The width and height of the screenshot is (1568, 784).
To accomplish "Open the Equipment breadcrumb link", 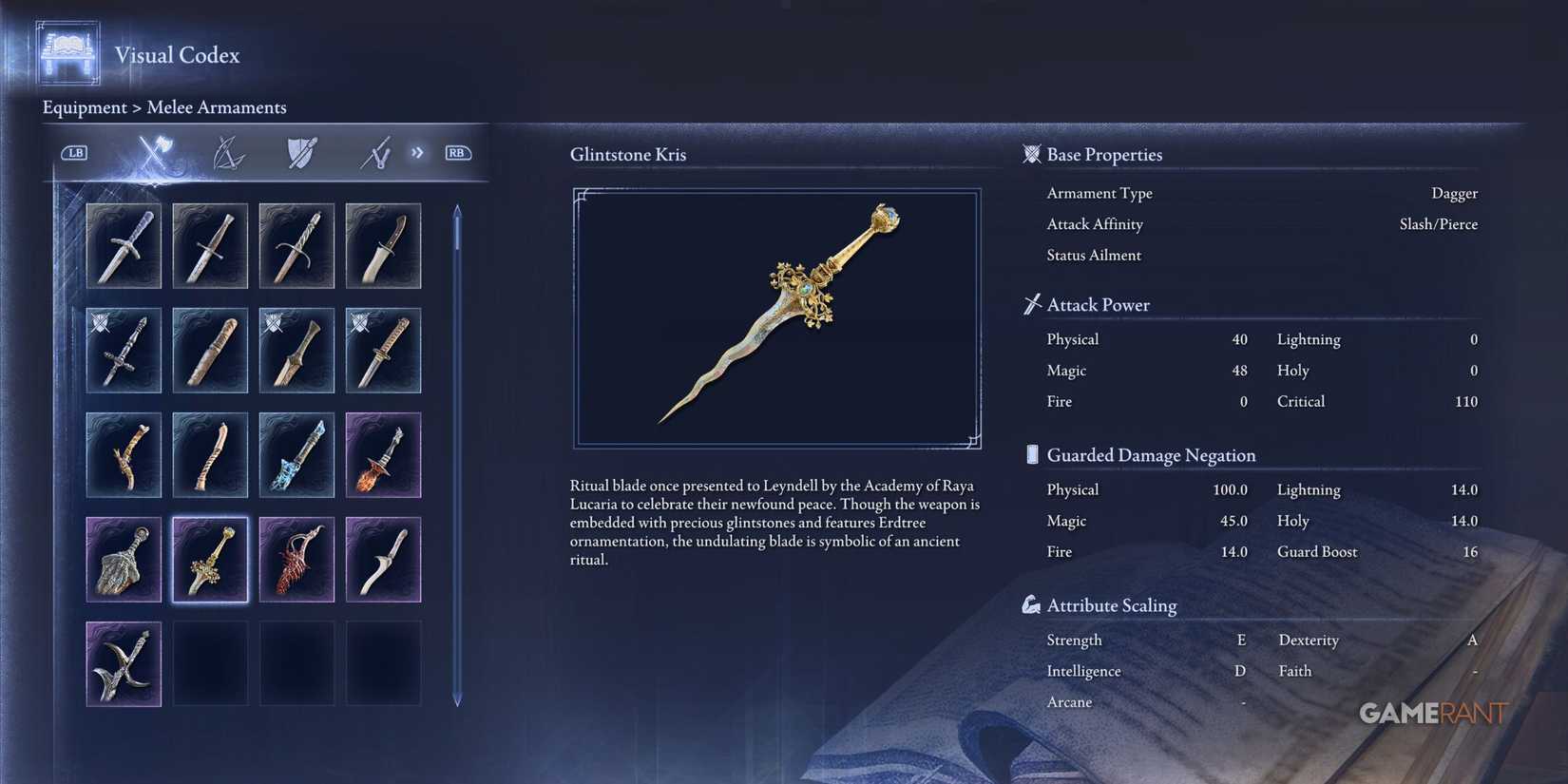I will pos(85,107).
